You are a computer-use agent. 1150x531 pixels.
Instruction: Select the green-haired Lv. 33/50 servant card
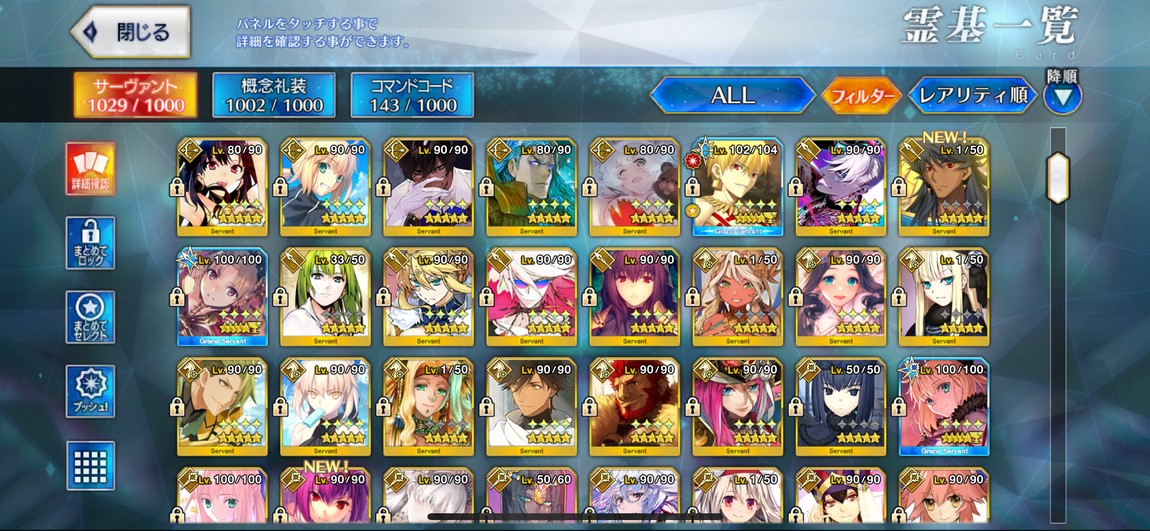click(x=325, y=296)
